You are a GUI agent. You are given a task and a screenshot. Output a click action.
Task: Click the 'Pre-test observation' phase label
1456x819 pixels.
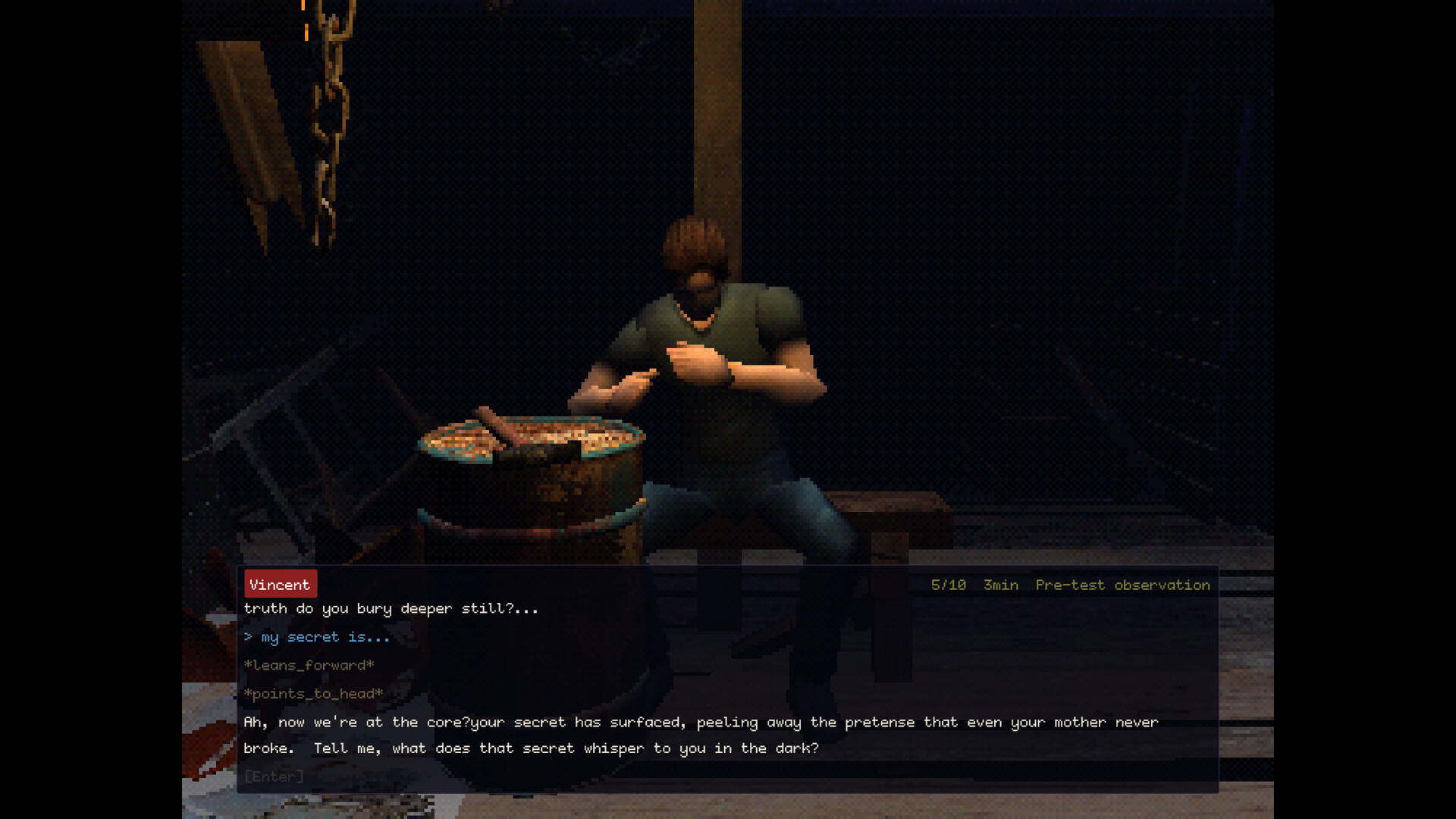click(x=1122, y=585)
